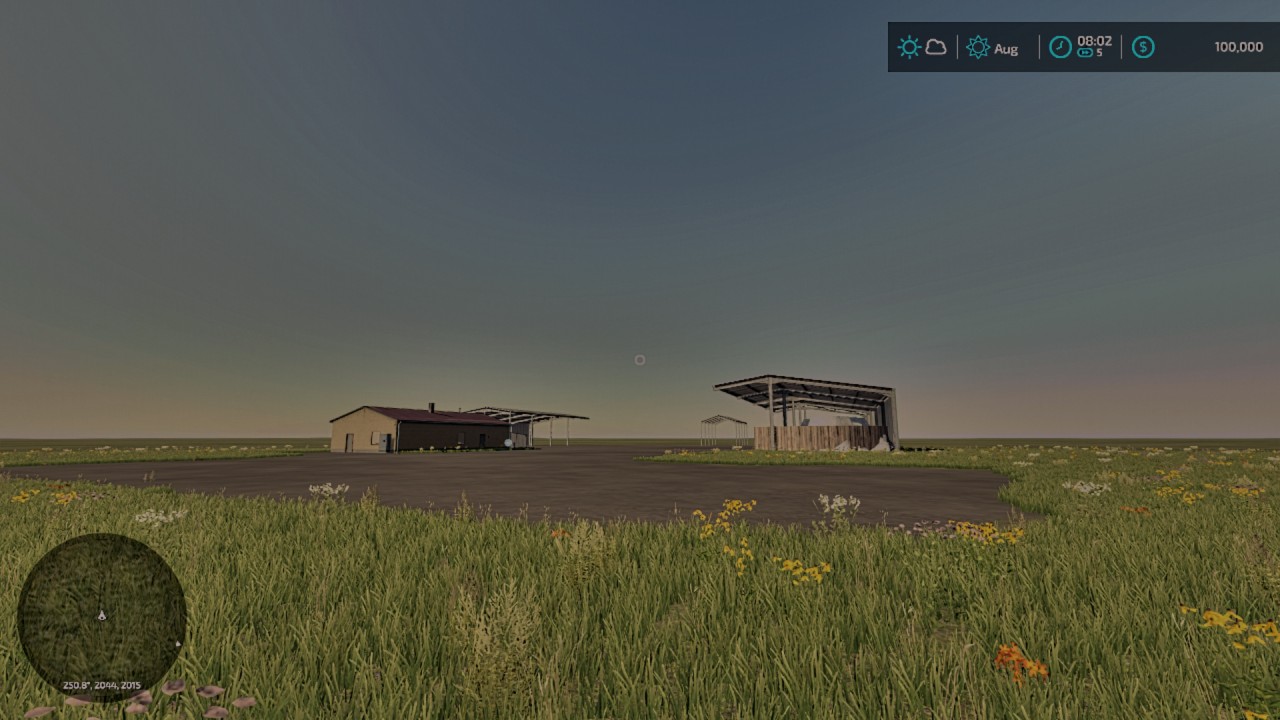This screenshot has width=1280, height=720.
Task: Click the time-scale fast-forward icon under the clock
Action: click(1084, 51)
